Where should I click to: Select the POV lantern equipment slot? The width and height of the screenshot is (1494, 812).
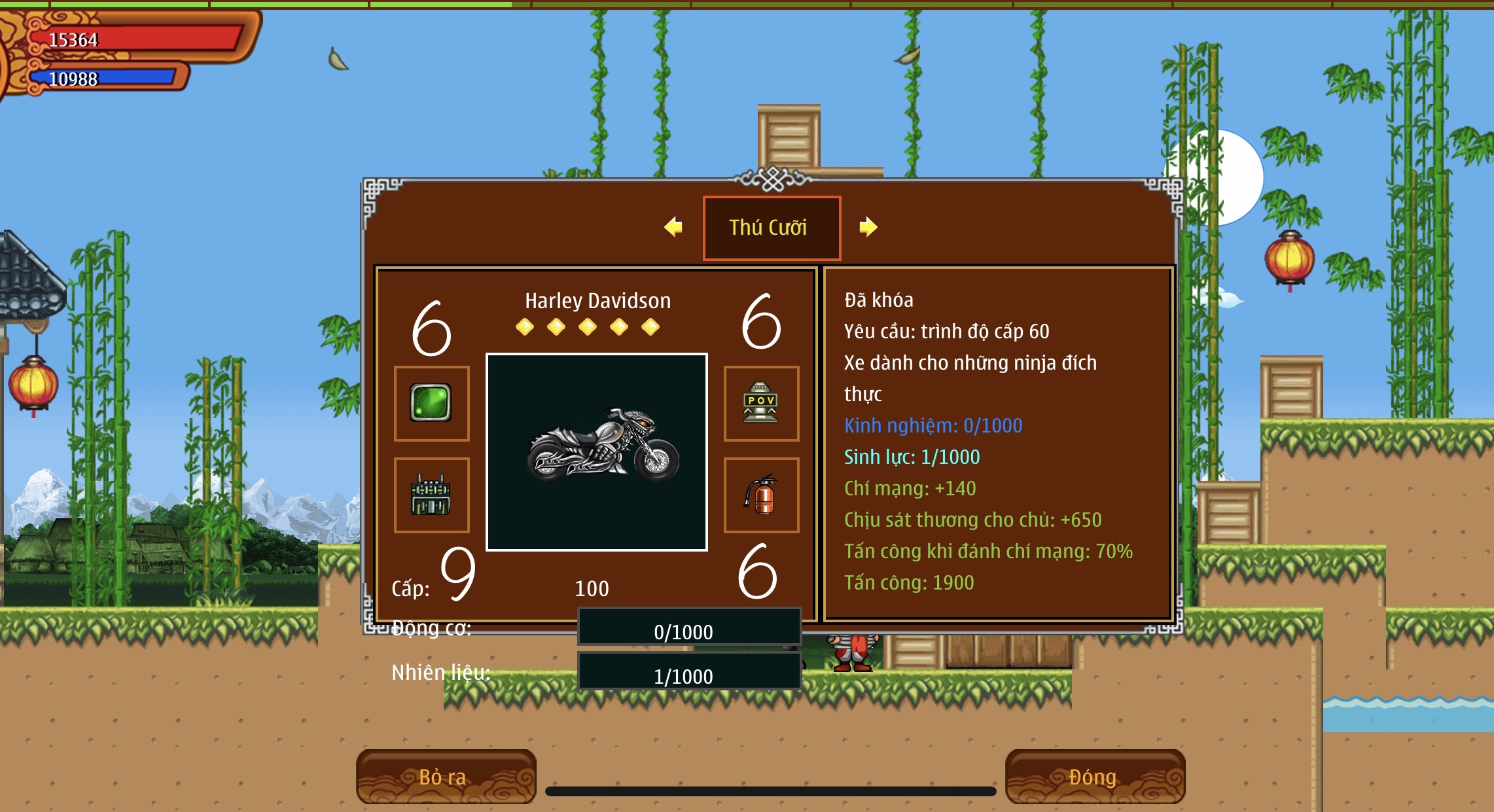[761, 403]
